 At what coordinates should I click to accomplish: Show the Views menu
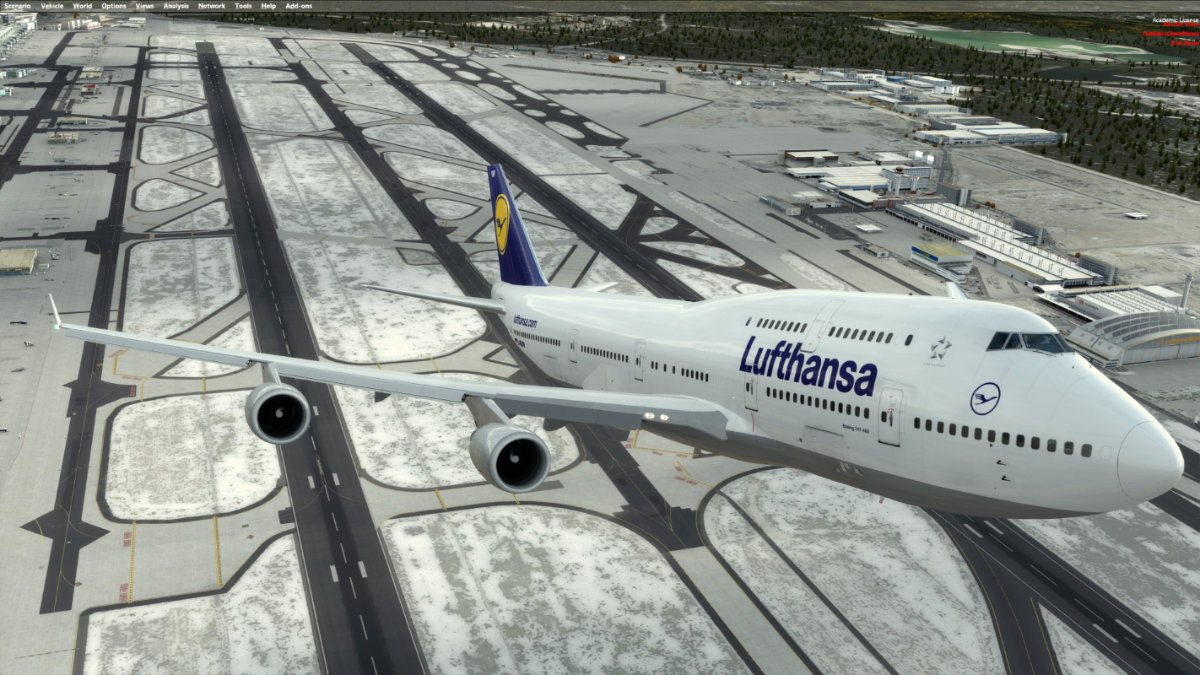coord(145,6)
